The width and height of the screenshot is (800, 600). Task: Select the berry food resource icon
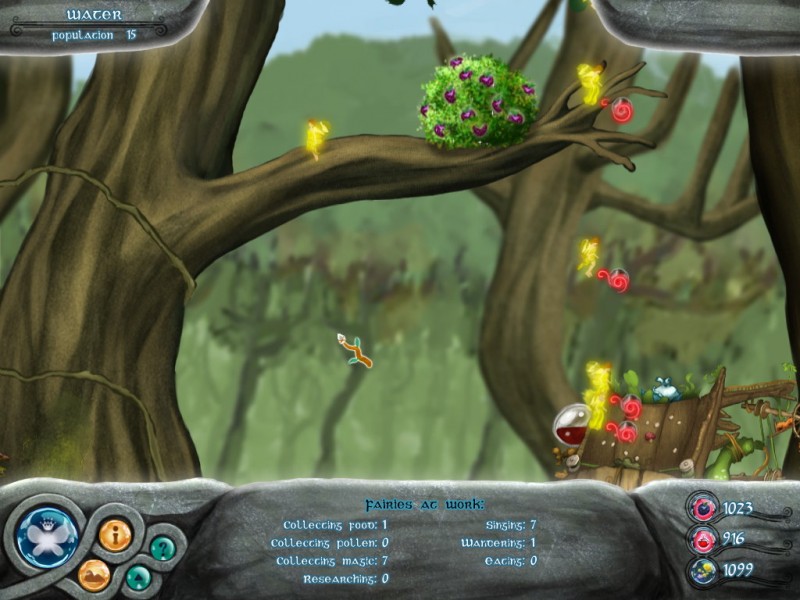(703, 508)
